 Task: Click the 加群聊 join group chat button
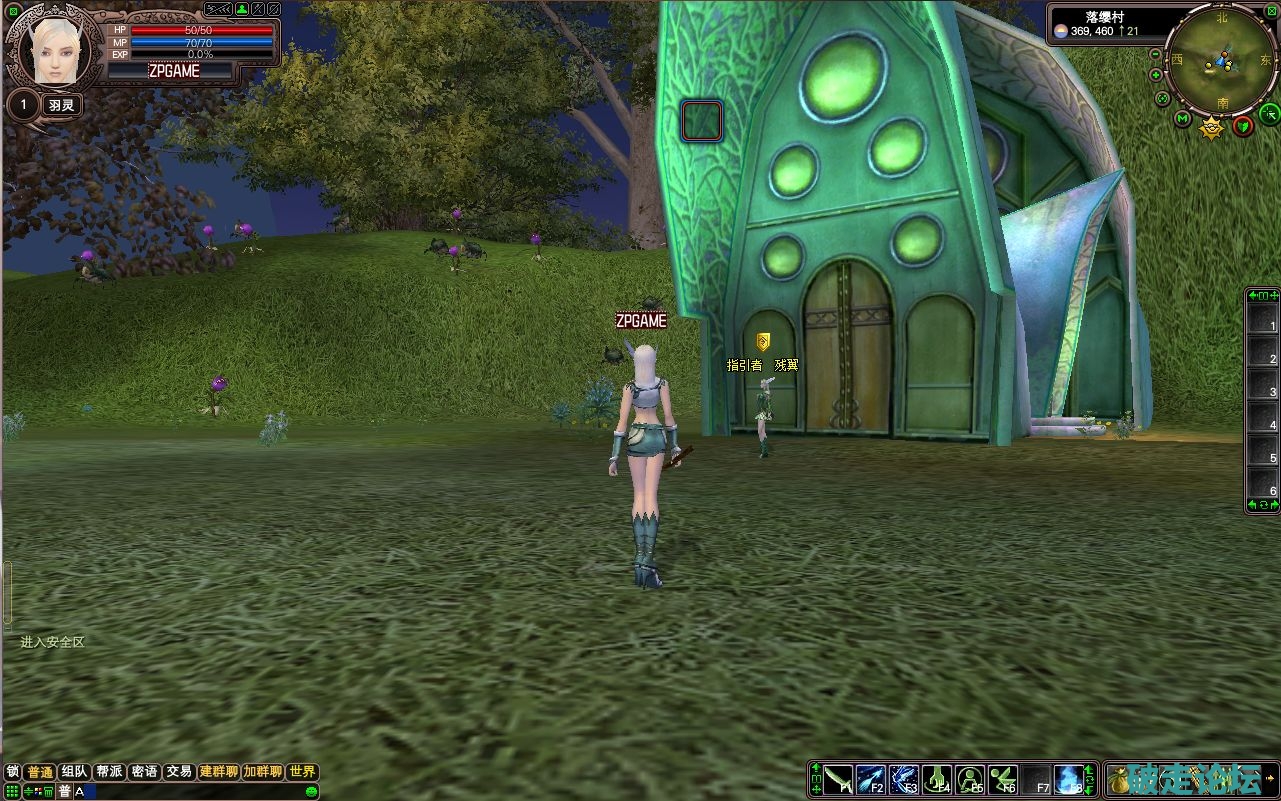[x=262, y=772]
